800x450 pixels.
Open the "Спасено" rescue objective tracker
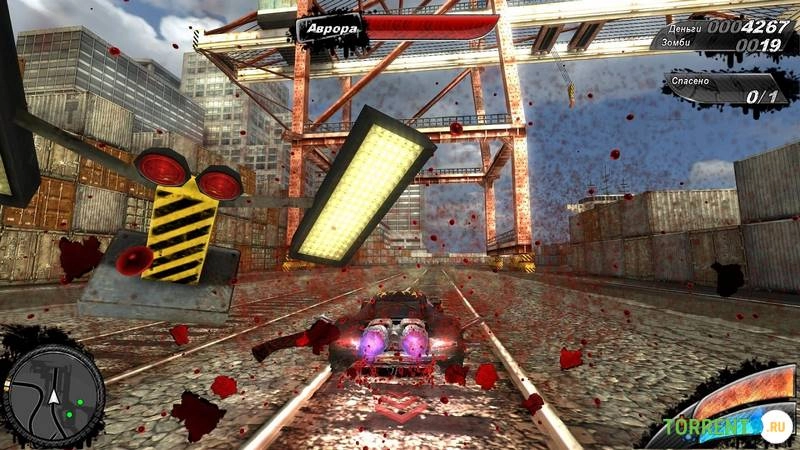tap(728, 90)
